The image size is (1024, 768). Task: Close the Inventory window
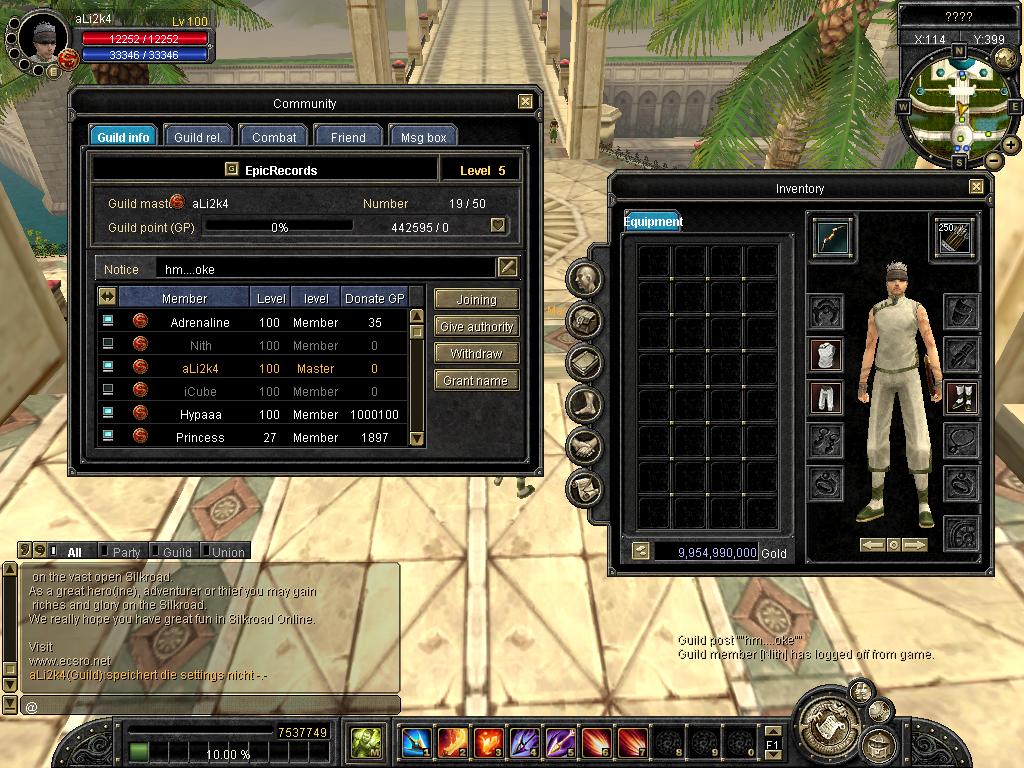[976, 187]
